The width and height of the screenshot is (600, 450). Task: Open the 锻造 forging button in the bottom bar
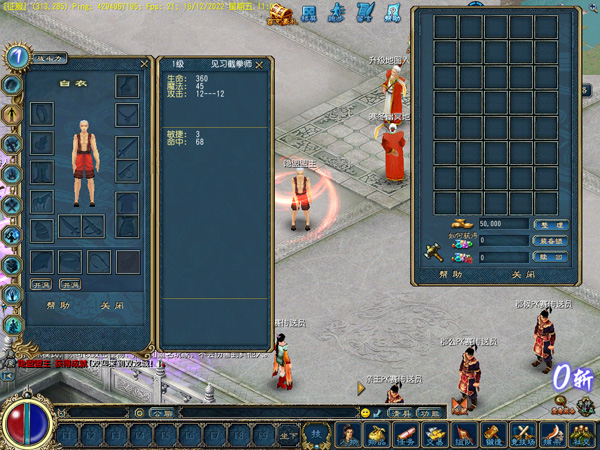pos(493,435)
